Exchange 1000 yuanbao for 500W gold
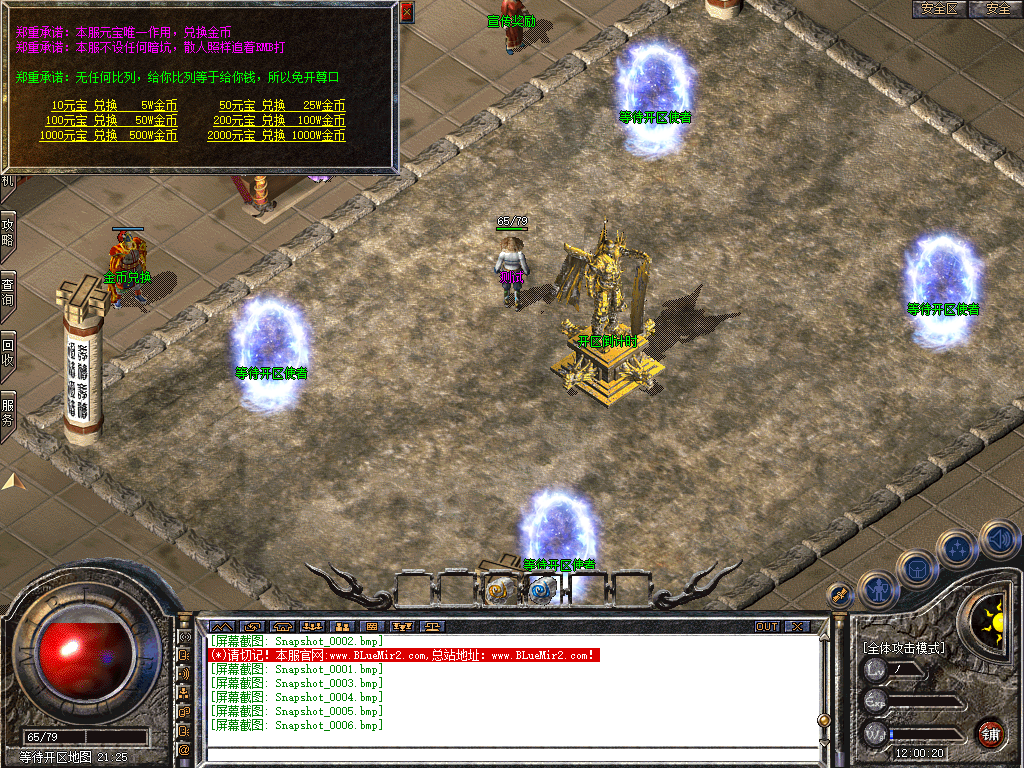 (x=108, y=135)
